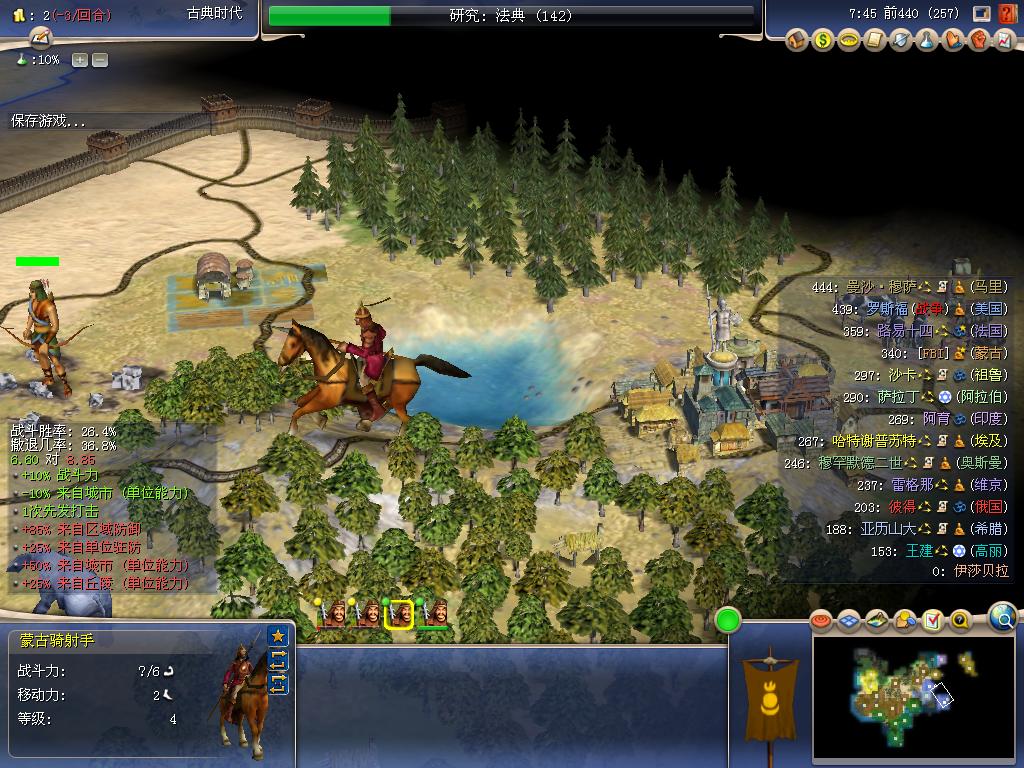The height and width of the screenshot is (768, 1024).
Task: Decrease the research rate with minus button
Action: click(x=100, y=60)
